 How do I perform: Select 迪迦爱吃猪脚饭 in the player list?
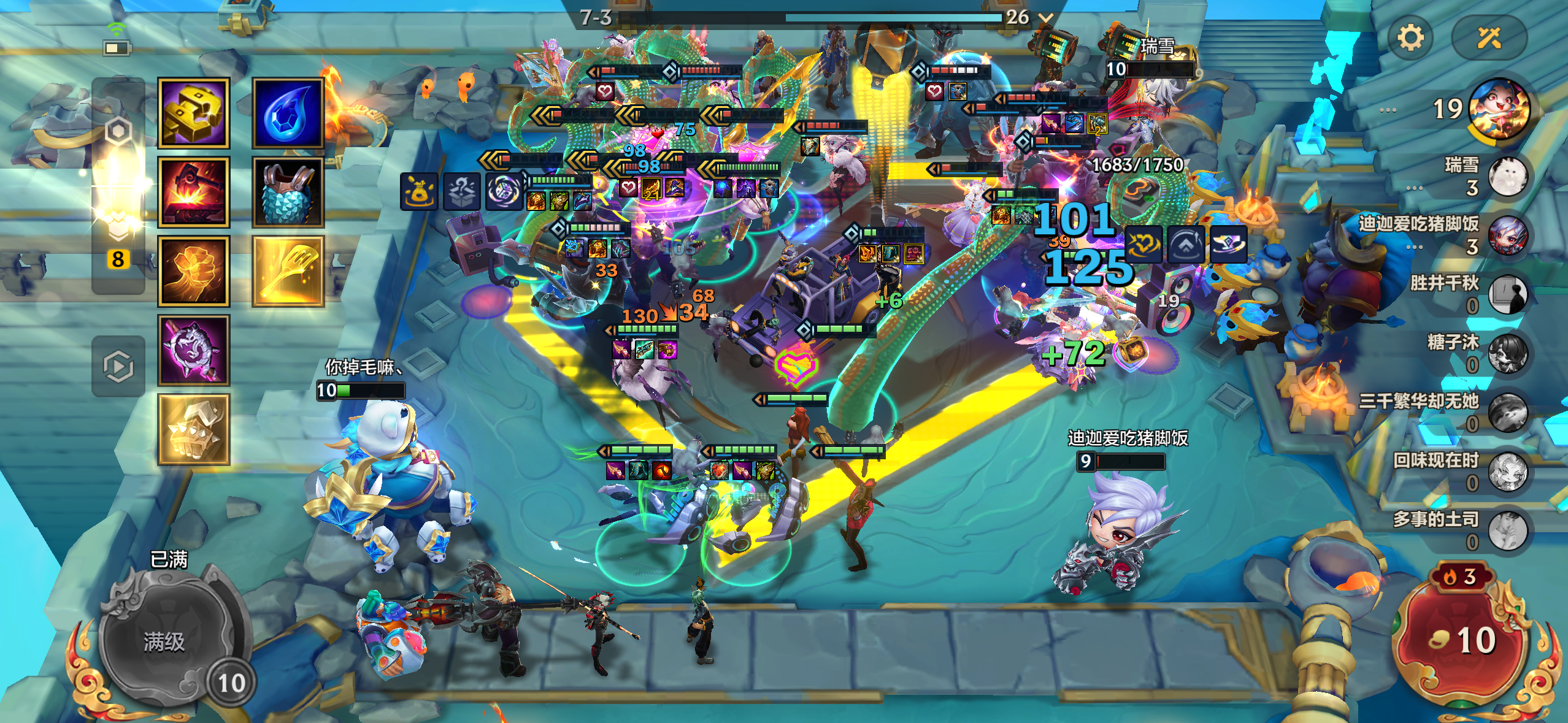pos(1507,235)
